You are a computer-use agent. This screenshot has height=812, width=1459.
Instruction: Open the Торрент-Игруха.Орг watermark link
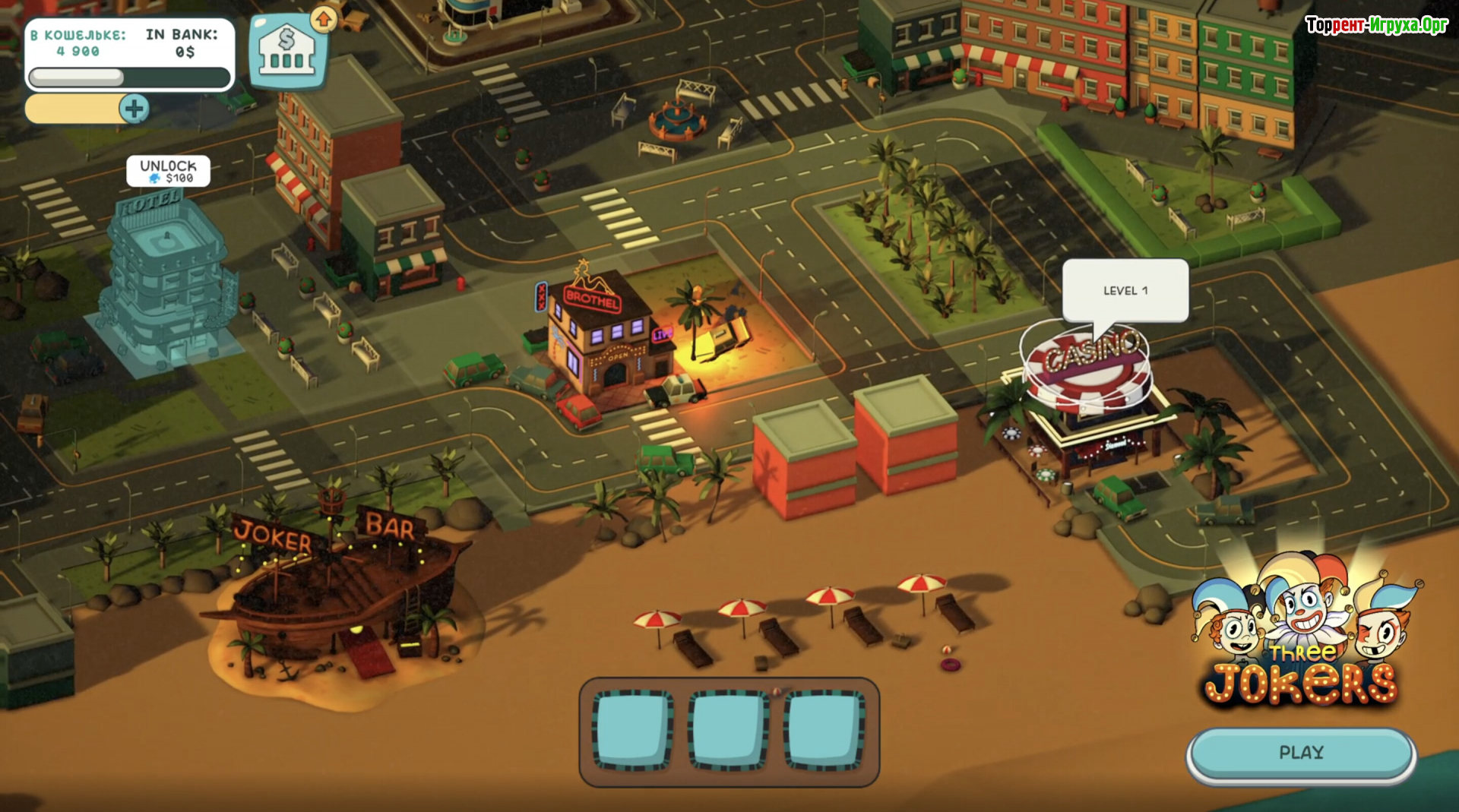(1376, 25)
